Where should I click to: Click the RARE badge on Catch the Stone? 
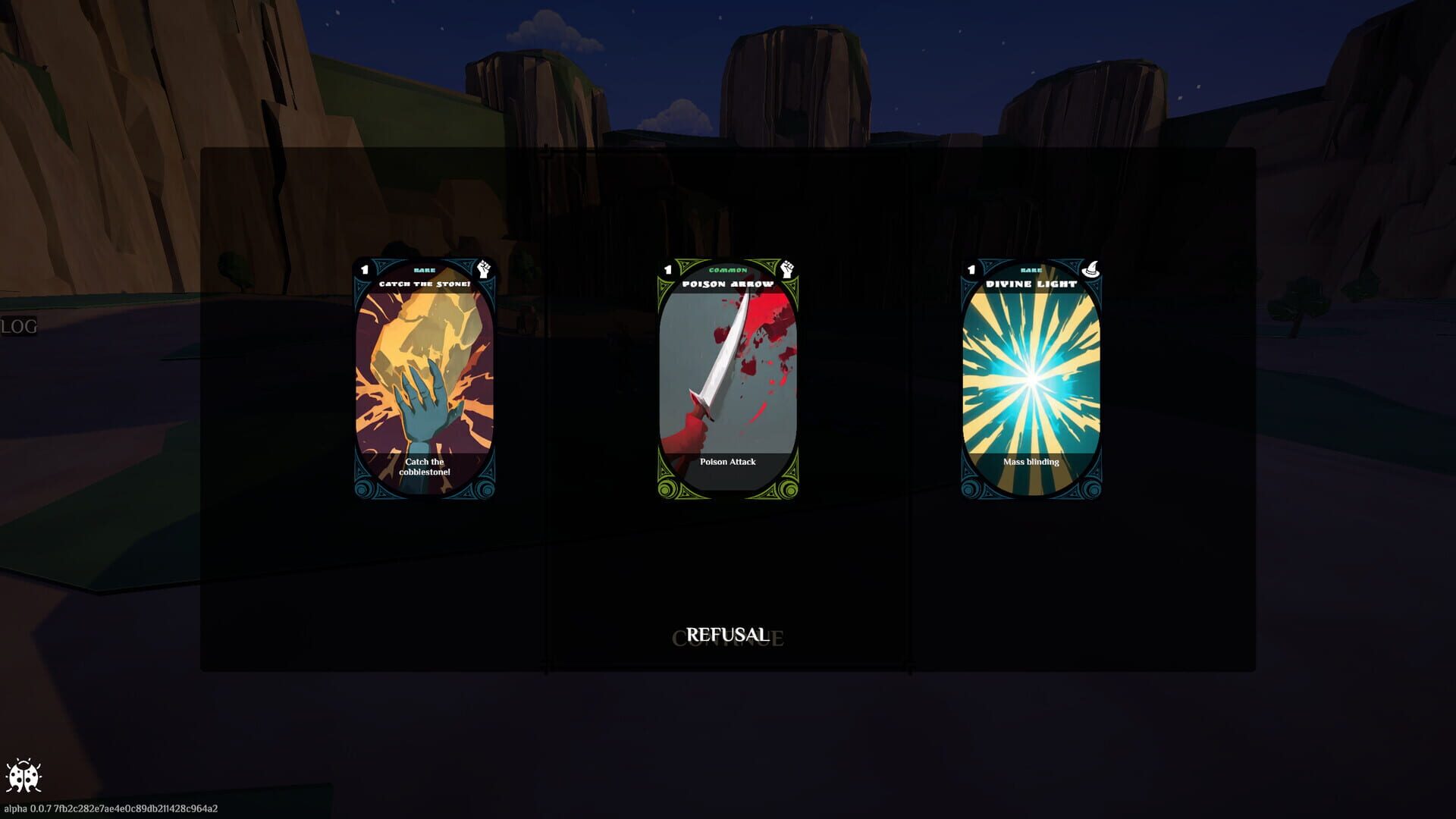coord(425,268)
